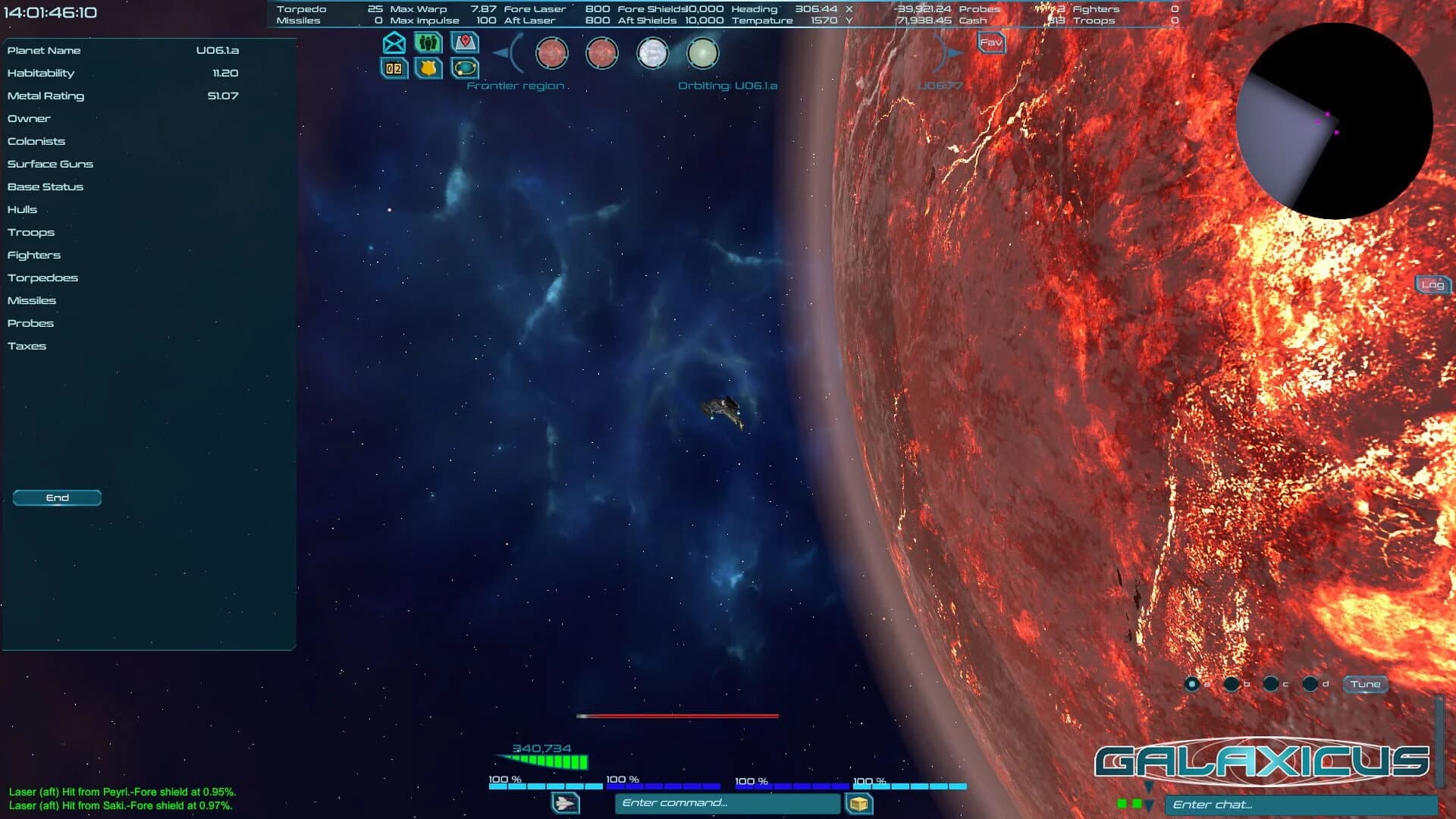Viewport: 1456px width, 819px height.
Task: Open the map location icon
Action: (x=465, y=43)
